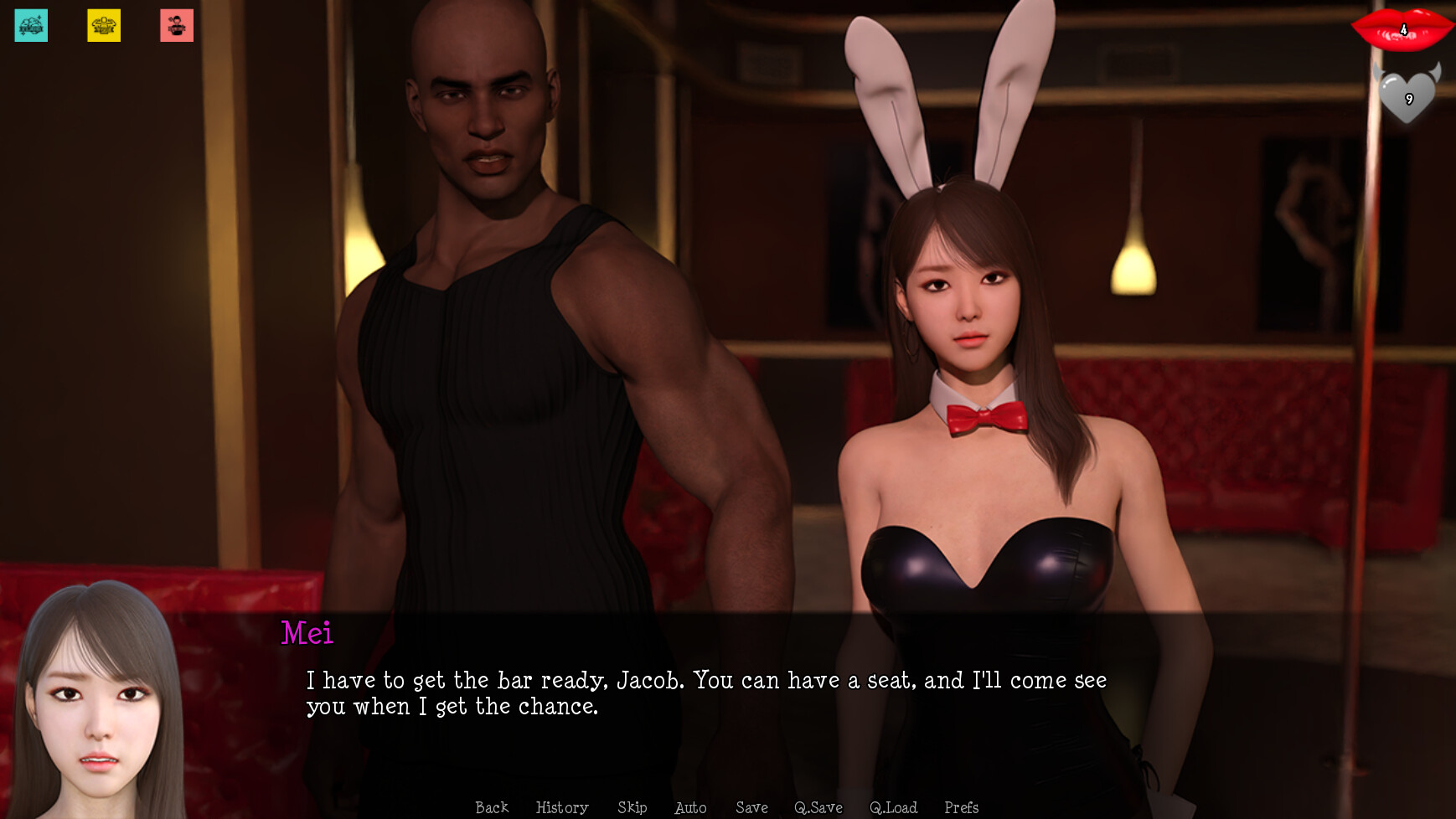Click the number 9 badge on the heart icon
This screenshot has width=1456, height=819.
pyautogui.click(x=1409, y=100)
